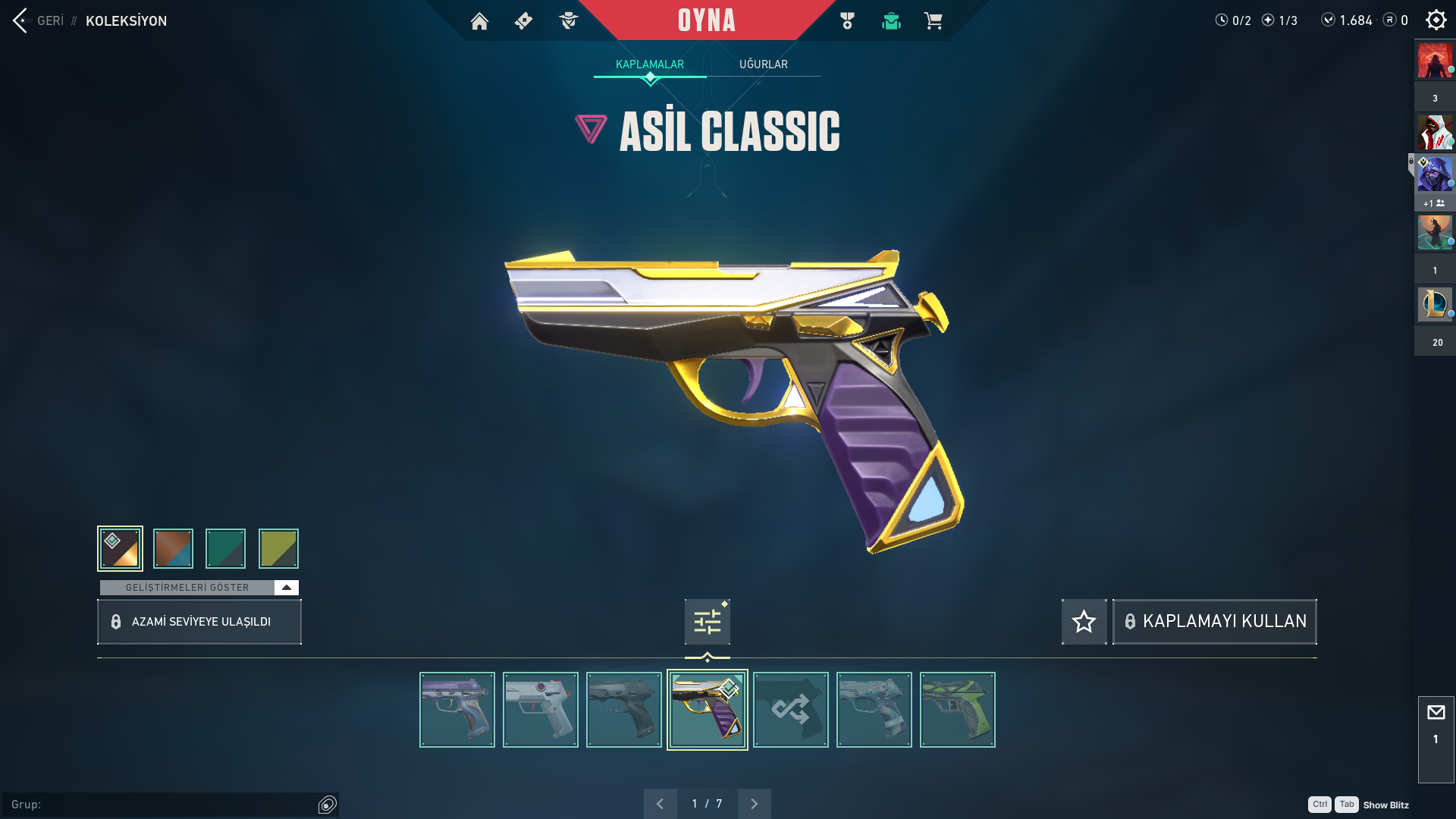Screen dimensions: 1456x819
Task: Open the skin filter sliders button
Action: (x=707, y=623)
